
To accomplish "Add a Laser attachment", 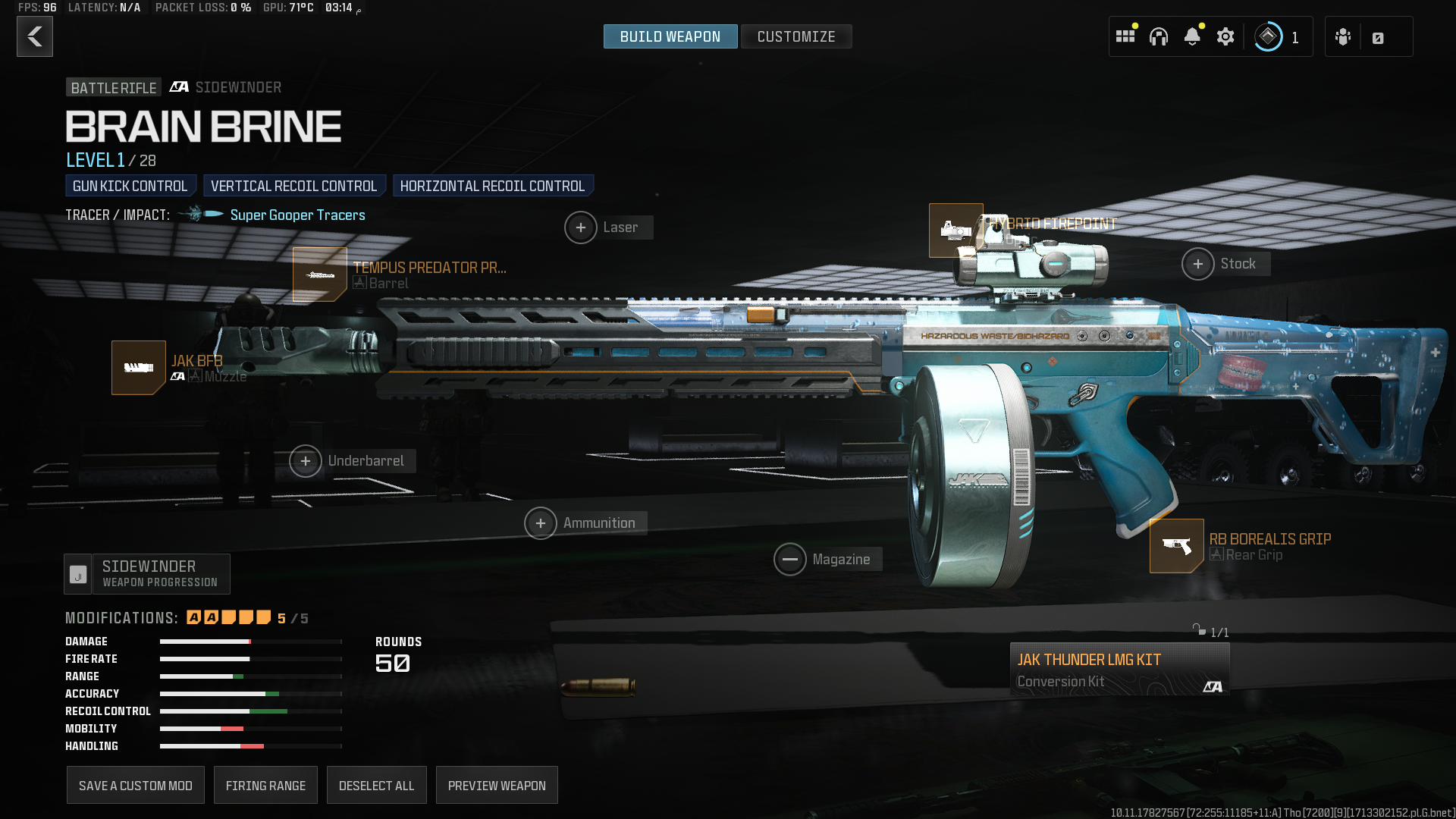I will pyautogui.click(x=581, y=227).
